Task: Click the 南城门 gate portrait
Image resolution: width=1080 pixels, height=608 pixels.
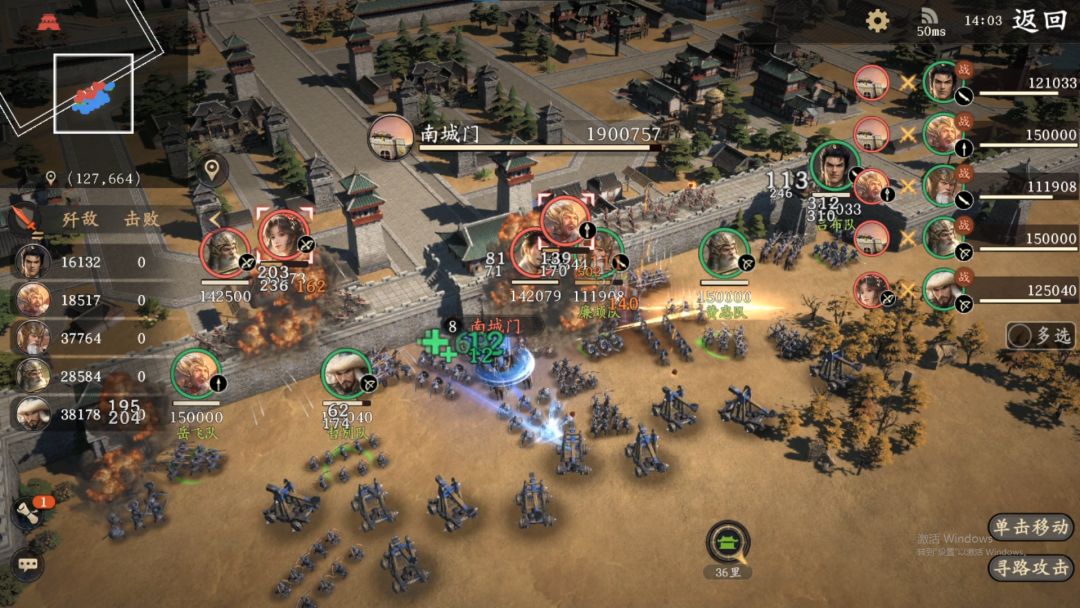Action: [391, 137]
